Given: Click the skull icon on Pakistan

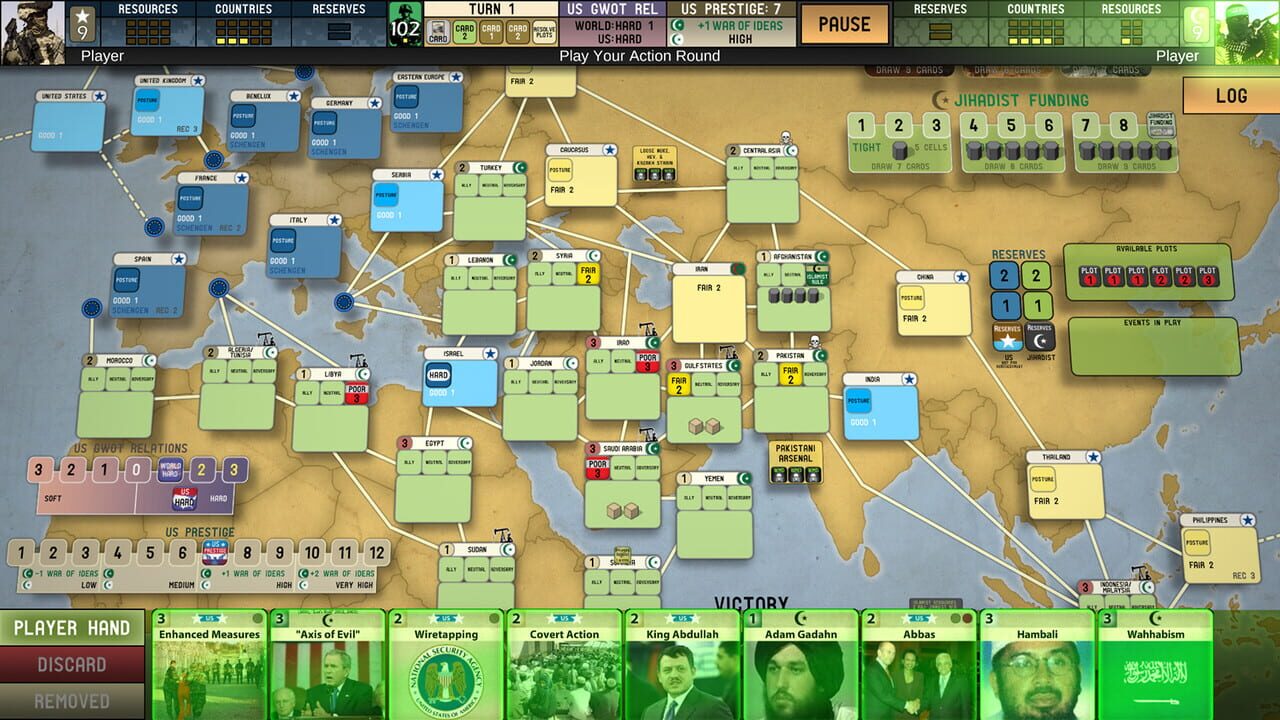Looking at the screenshot, I should pos(815,342).
